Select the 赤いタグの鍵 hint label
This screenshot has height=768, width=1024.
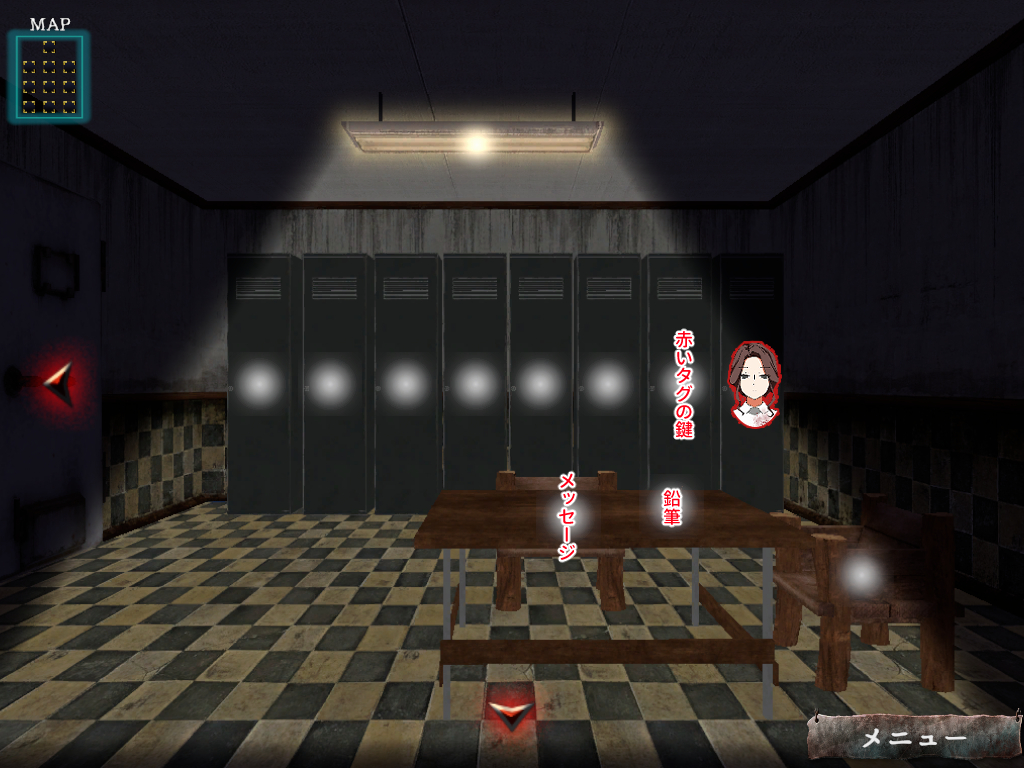click(x=684, y=385)
